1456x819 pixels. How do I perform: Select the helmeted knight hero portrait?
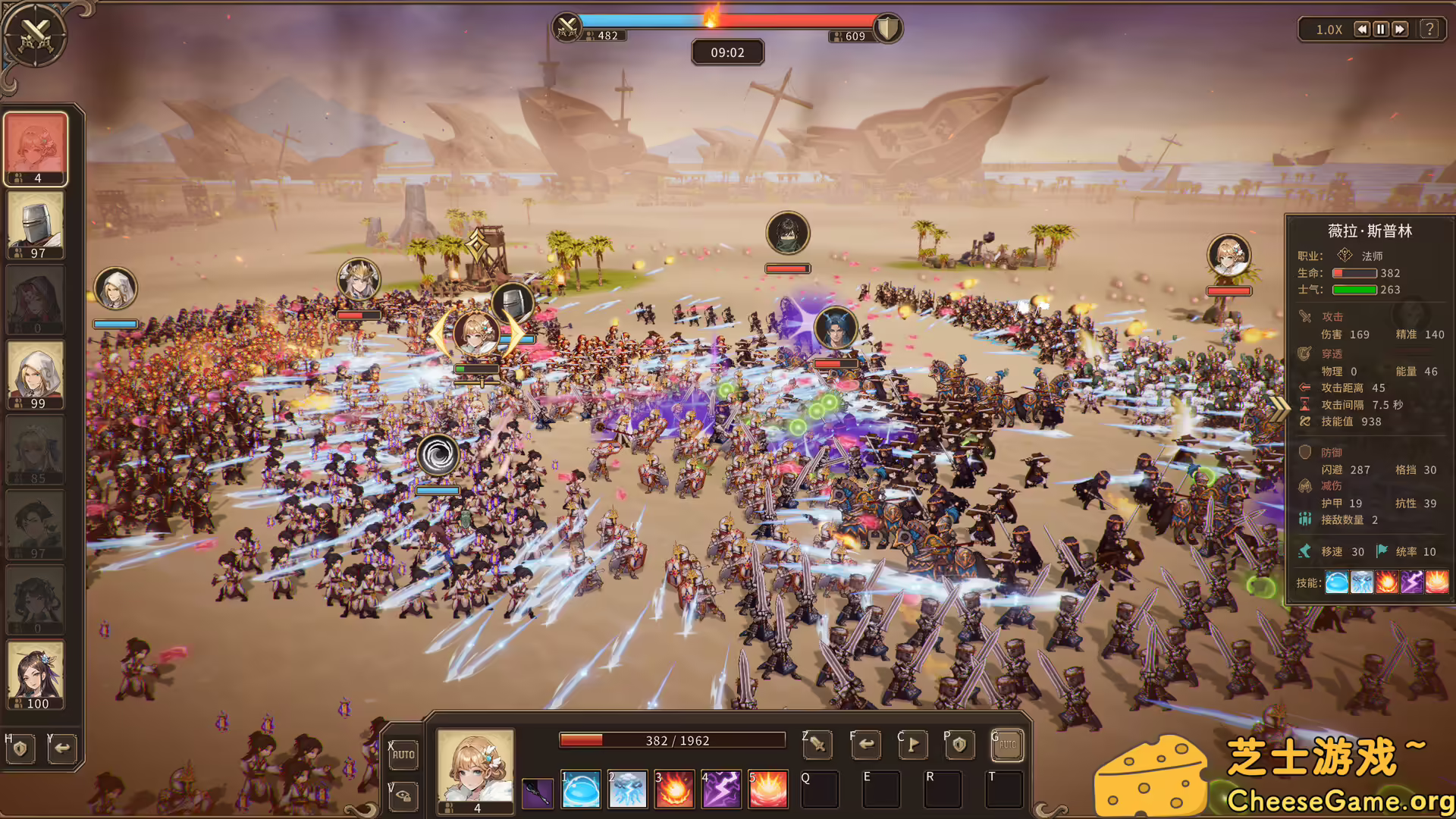point(36,224)
